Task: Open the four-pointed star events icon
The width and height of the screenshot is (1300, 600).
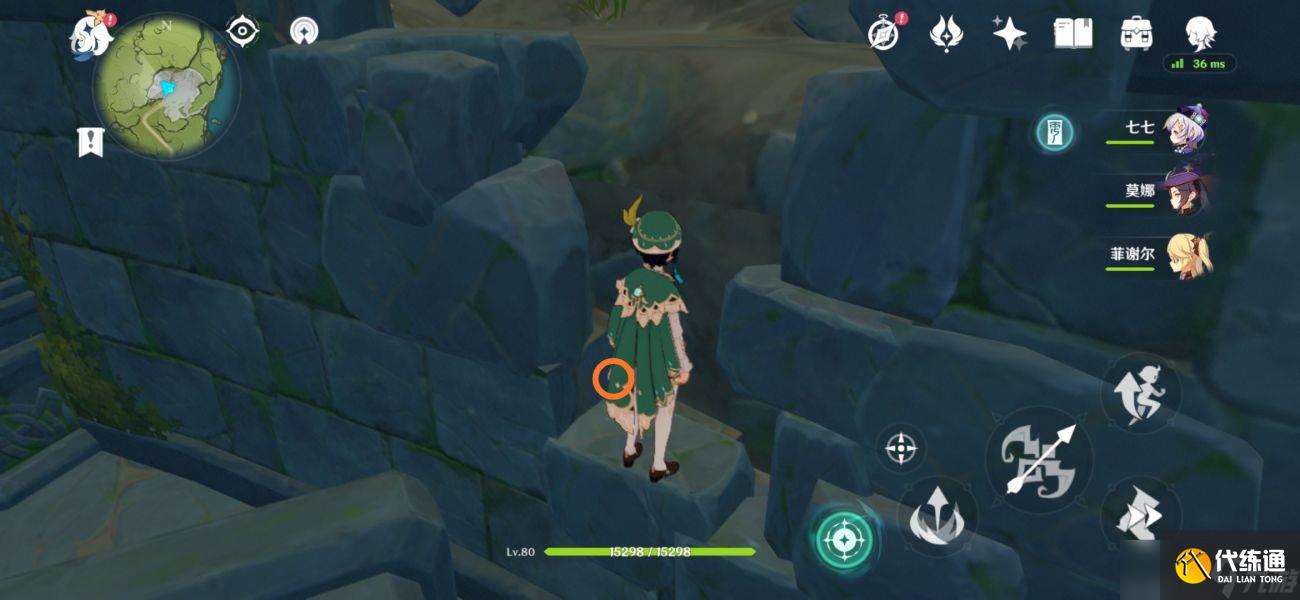Action: (x=1009, y=33)
